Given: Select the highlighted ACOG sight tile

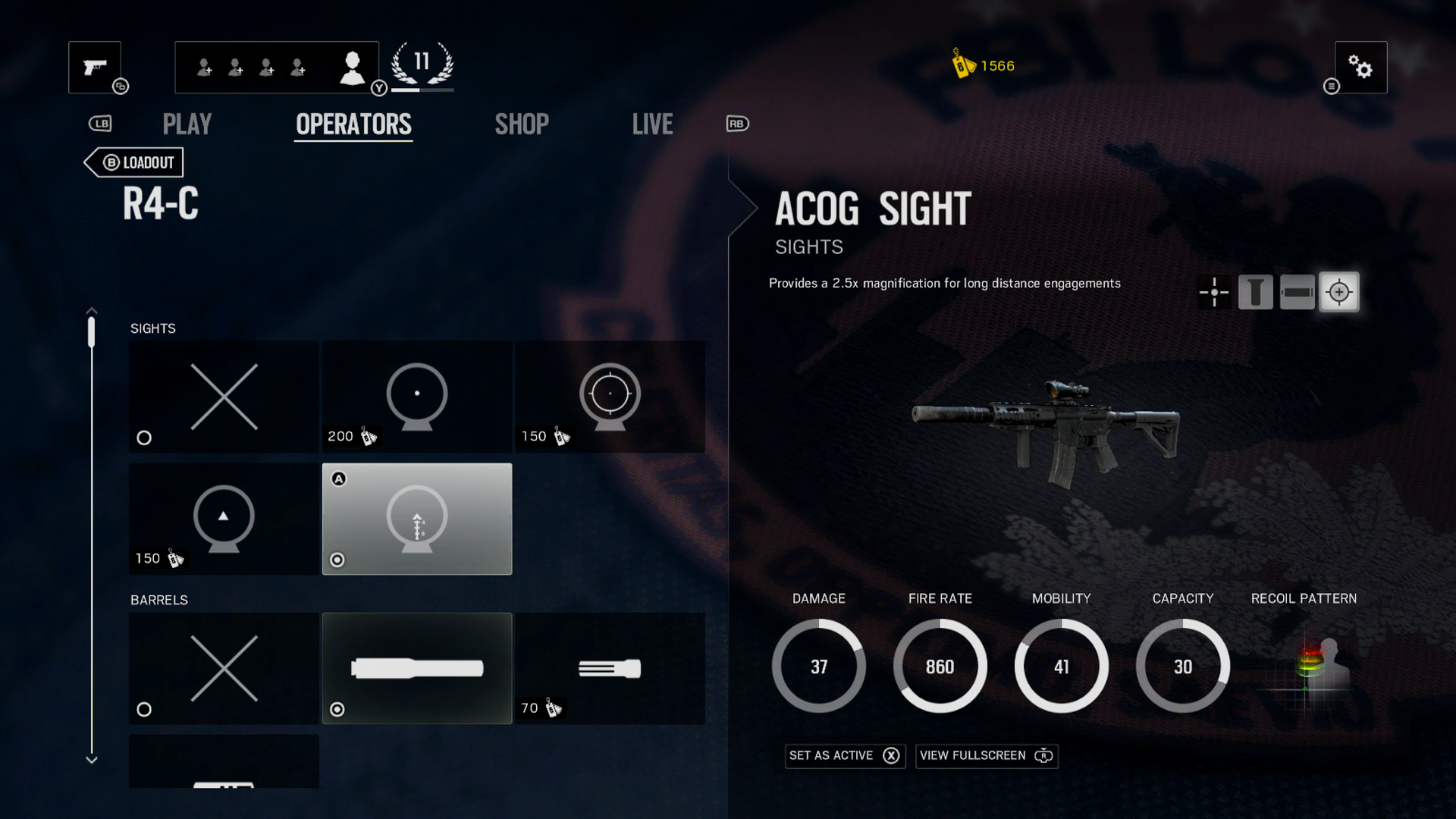Looking at the screenshot, I should [x=417, y=519].
